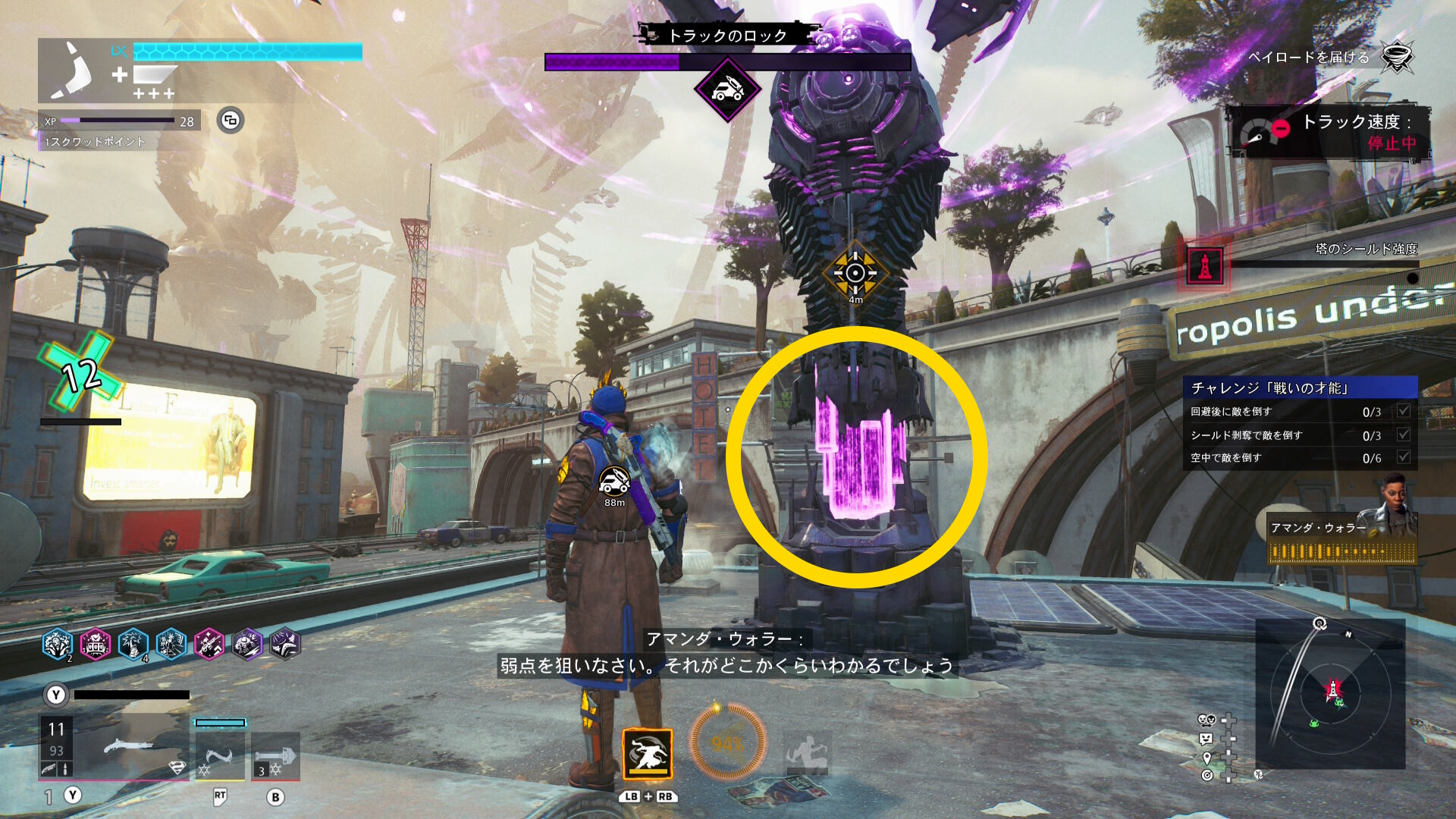
Task: Select the traversal ability icon with orange frame
Action: point(647,754)
